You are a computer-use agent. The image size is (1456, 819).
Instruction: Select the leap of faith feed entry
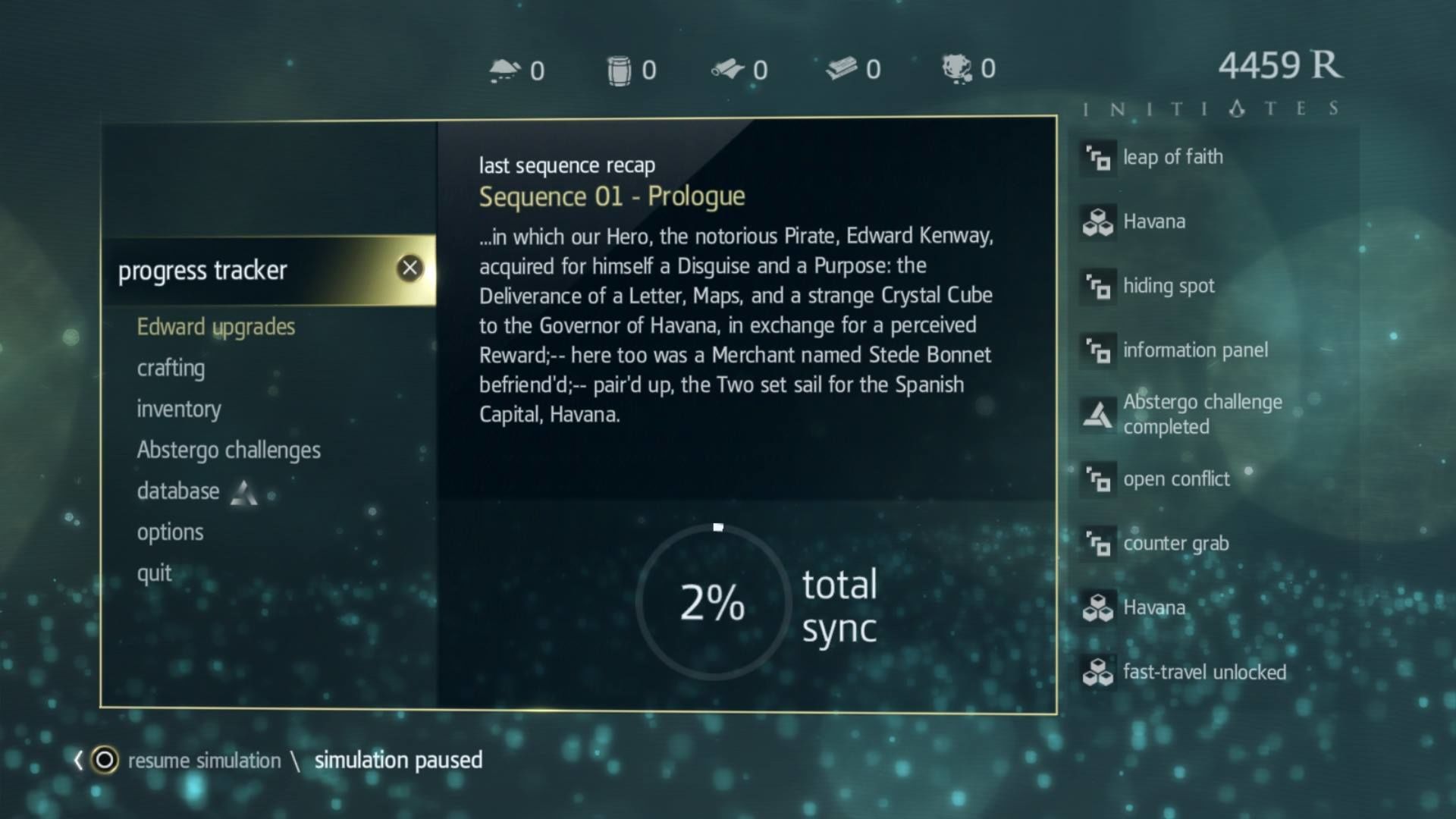click(1172, 157)
